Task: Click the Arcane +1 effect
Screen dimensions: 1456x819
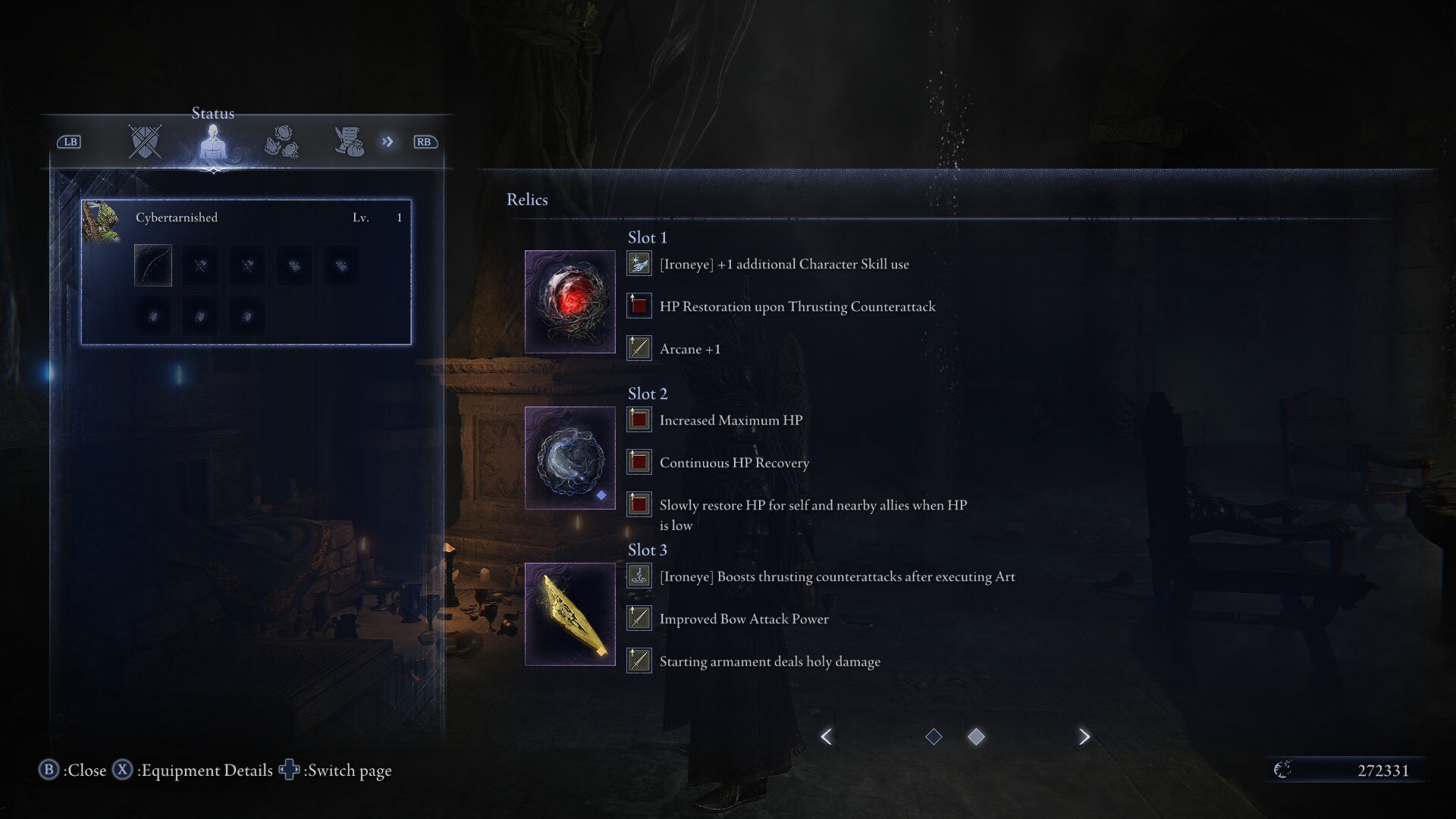Action: (689, 349)
